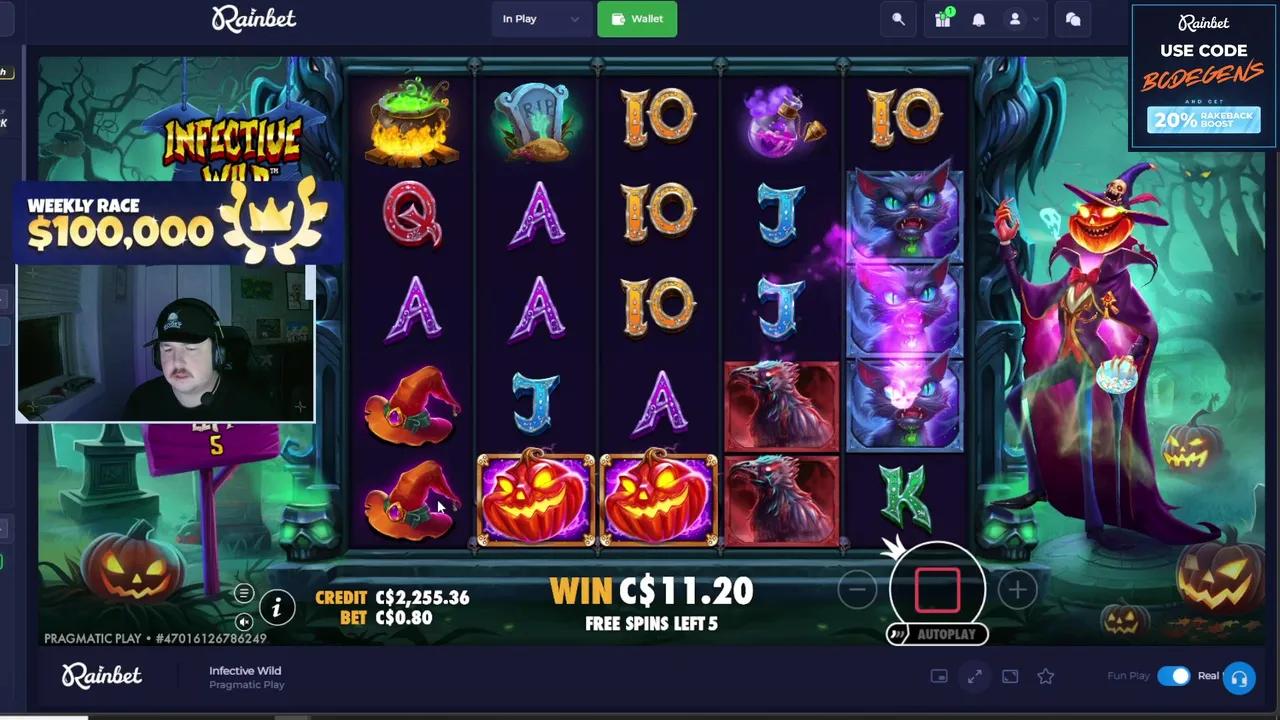Screen dimensions: 1280x720
Task: Open the search icon in top bar
Action: click(897, 19)
